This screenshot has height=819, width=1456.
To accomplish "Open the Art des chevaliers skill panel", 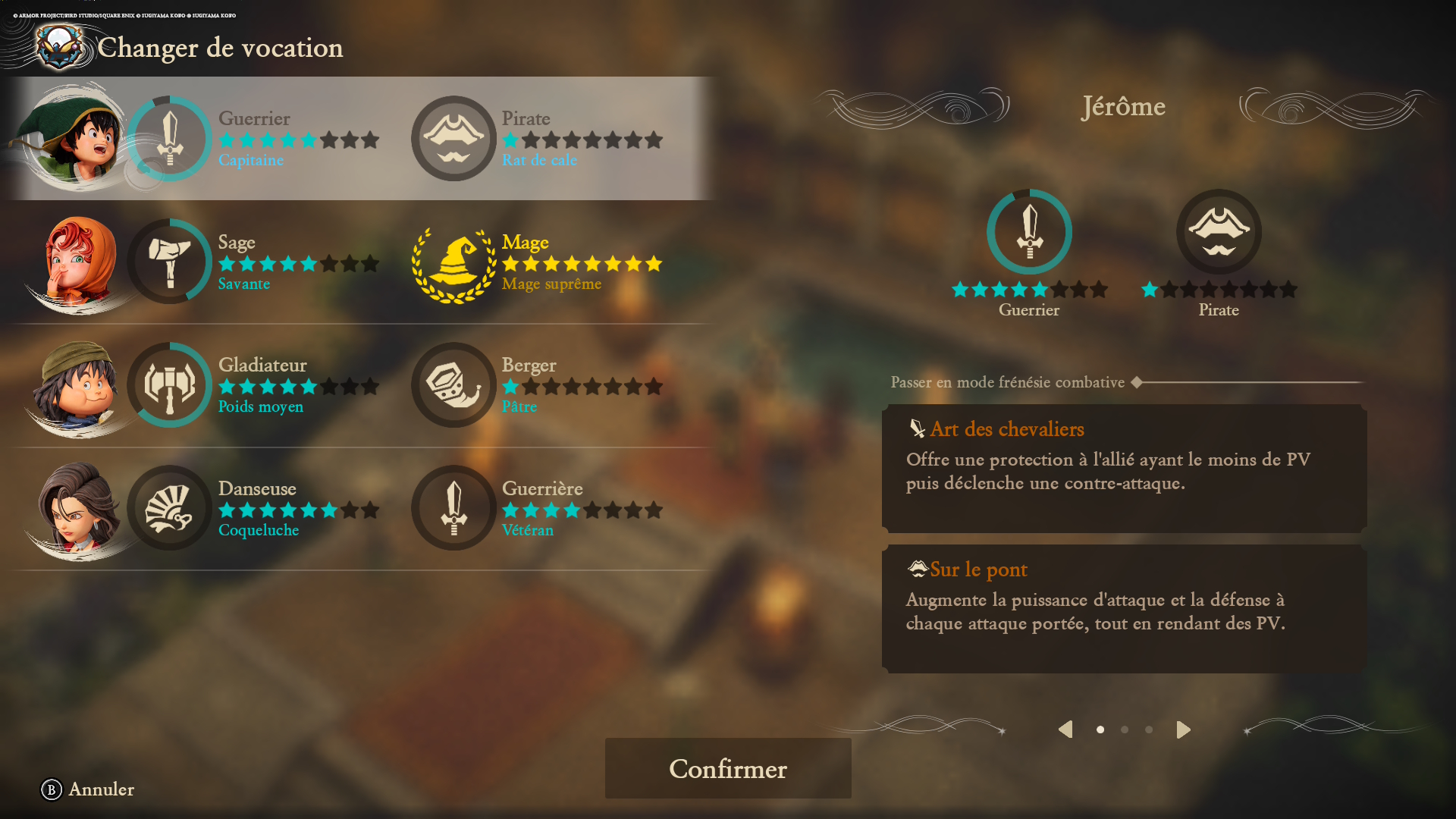I will coord(1124,468).
